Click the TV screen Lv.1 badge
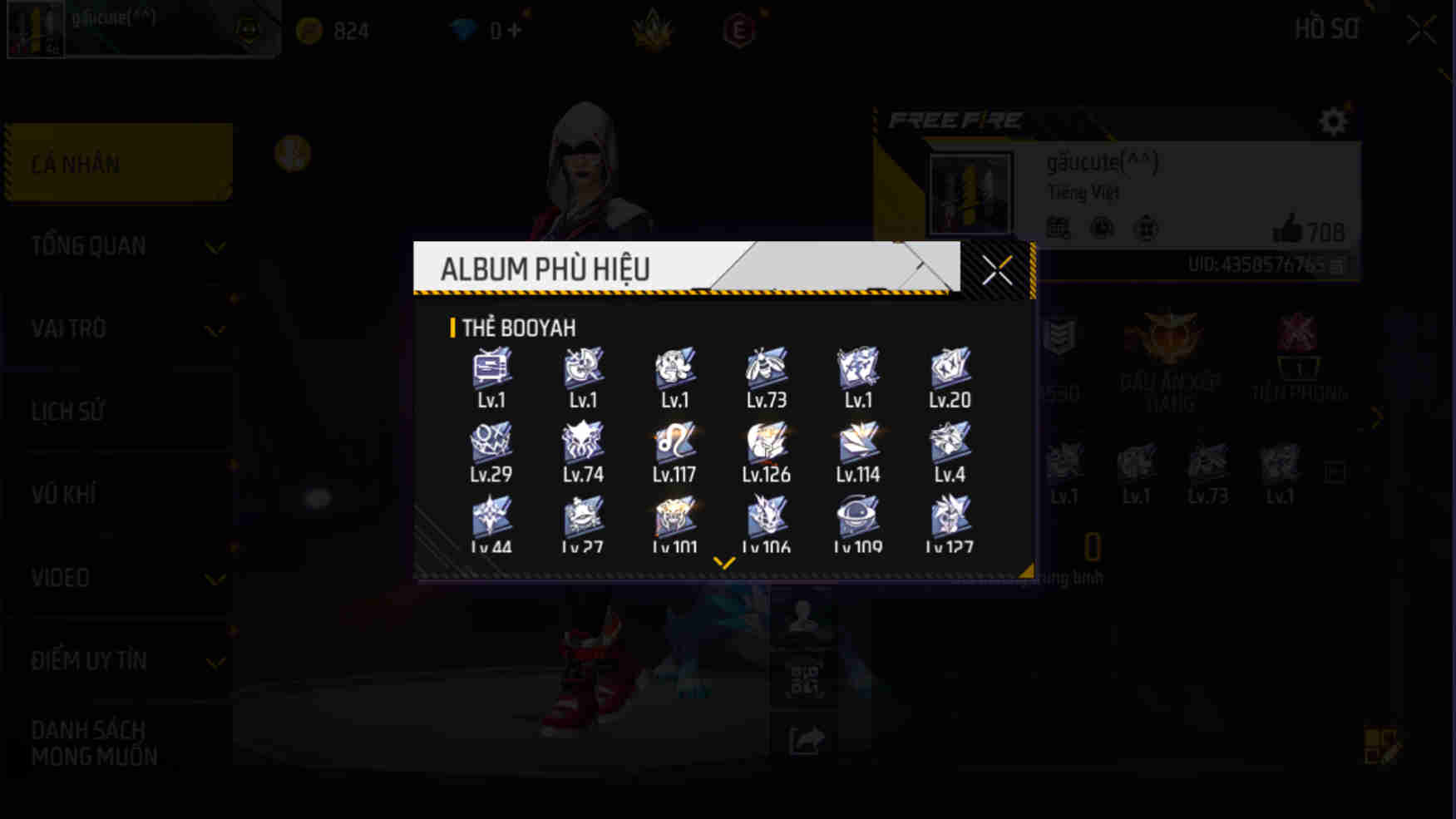The image size is (1456, 819). [x=491, y=368]
